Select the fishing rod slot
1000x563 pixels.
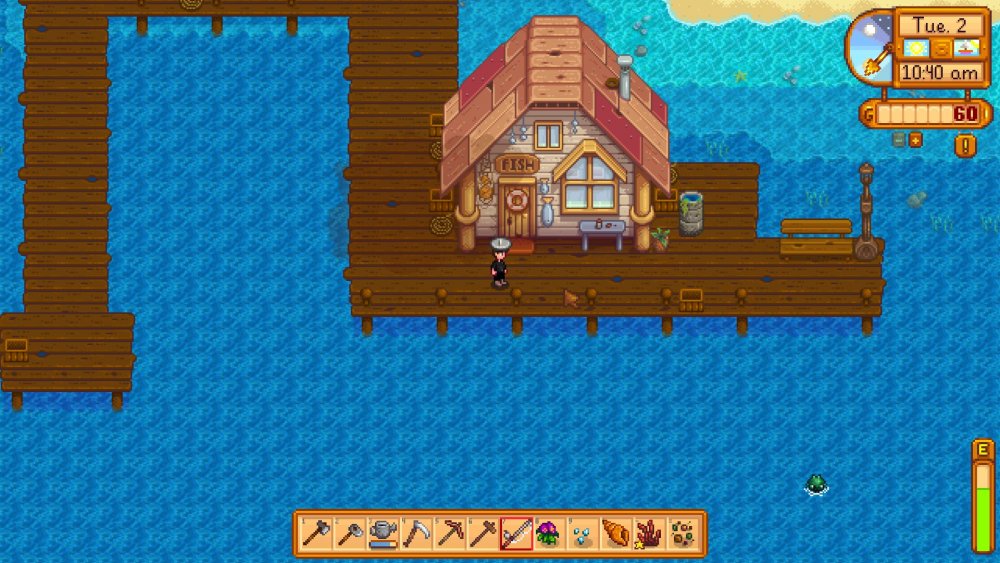(x=516, y=534)
